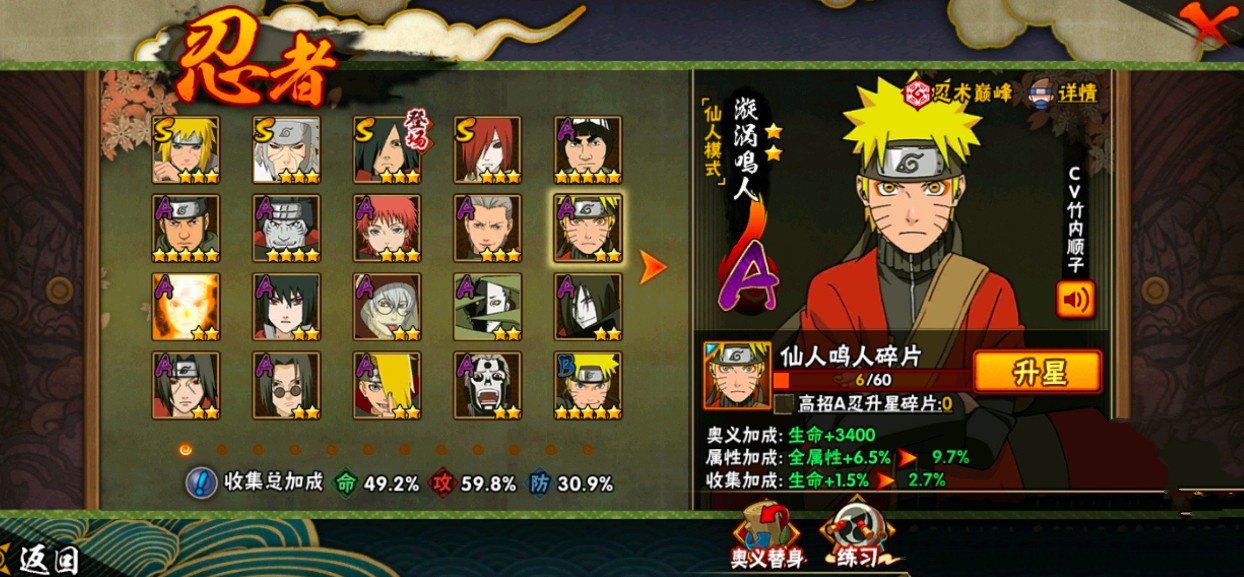Select red-haired S-rank Nagato

pos(487,150)
